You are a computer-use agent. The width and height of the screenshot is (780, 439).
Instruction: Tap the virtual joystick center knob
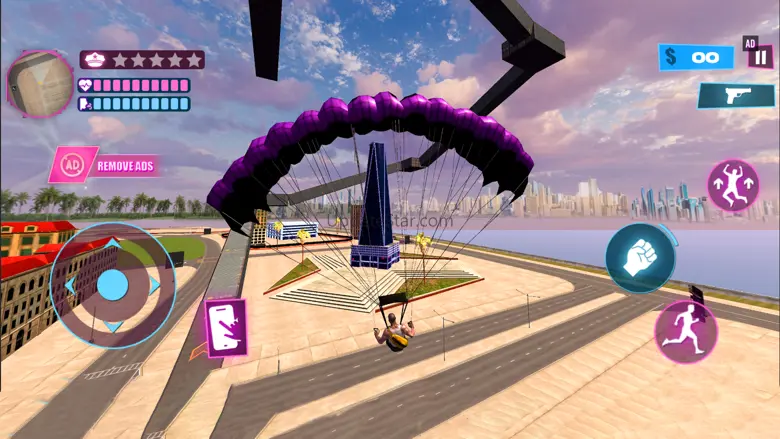click(112, 286)
